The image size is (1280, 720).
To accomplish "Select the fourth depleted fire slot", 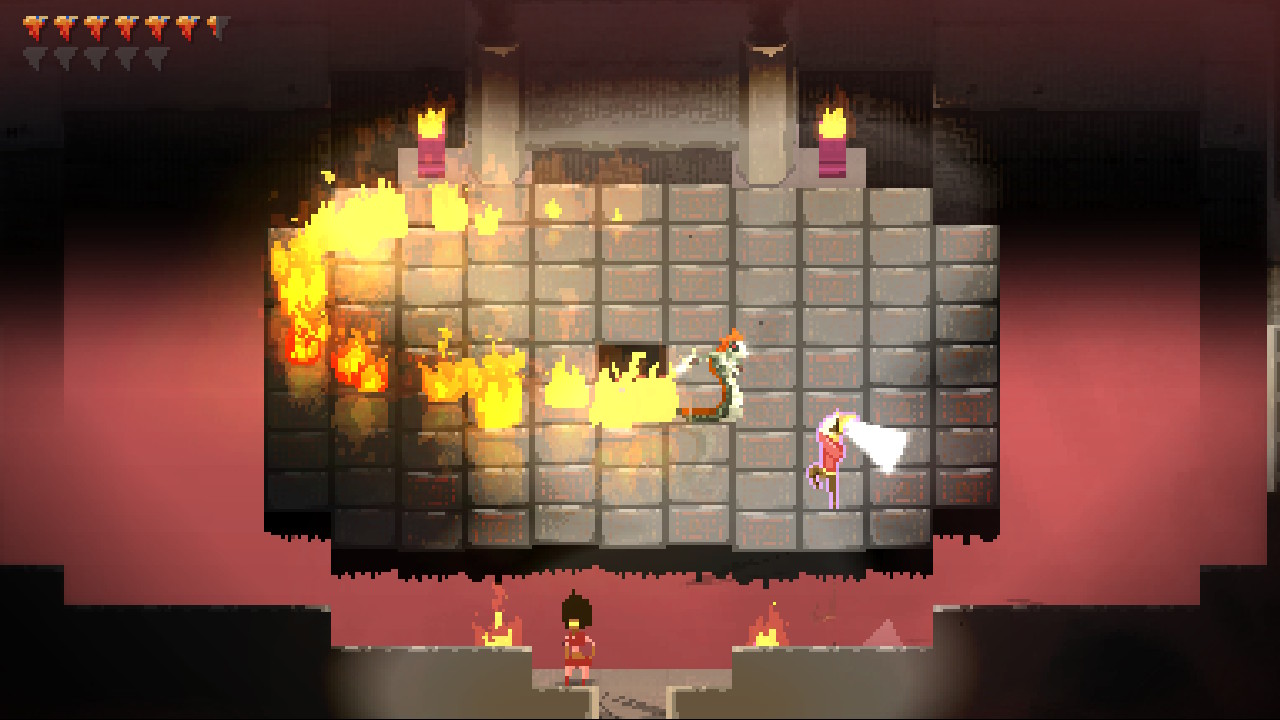I will click(x=127, y=56).
